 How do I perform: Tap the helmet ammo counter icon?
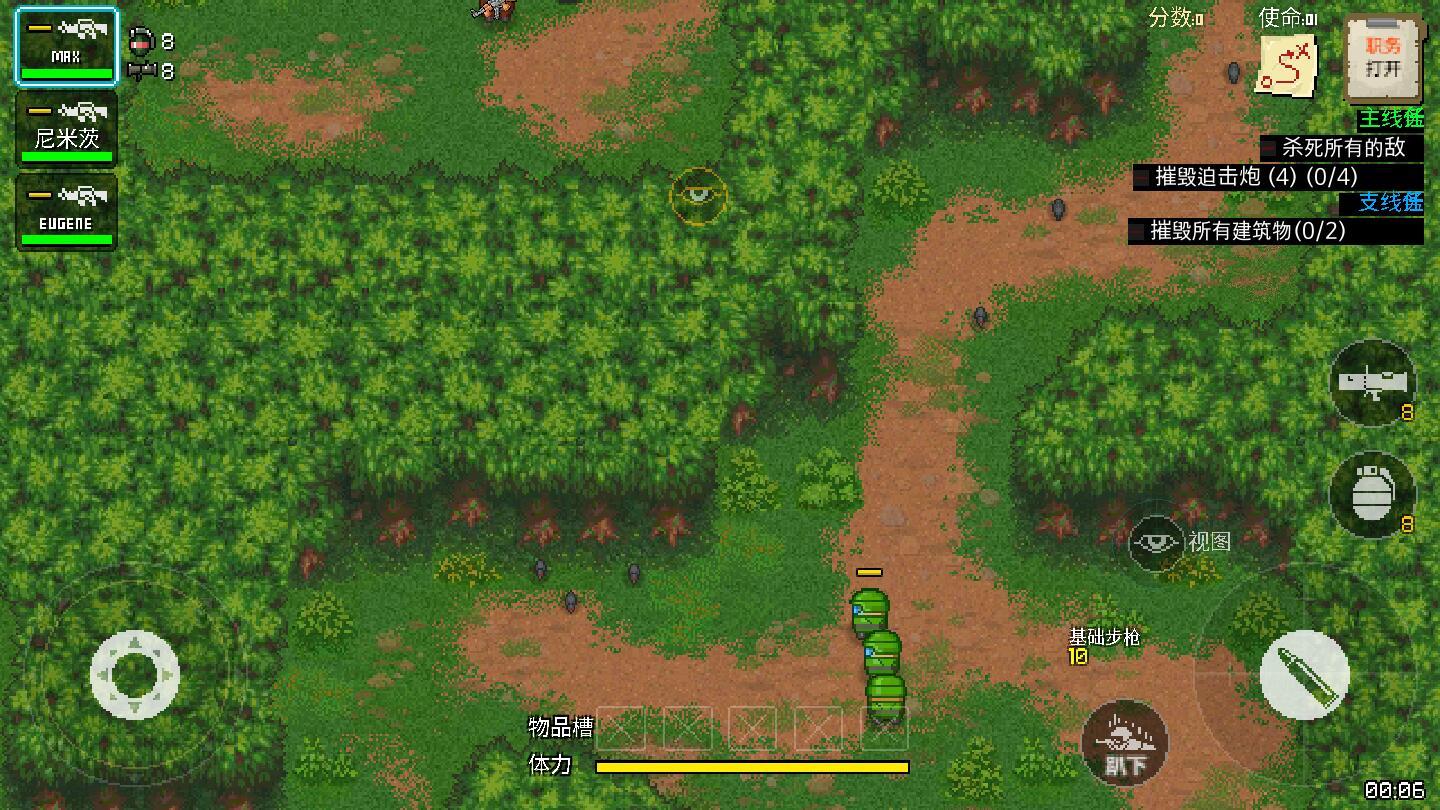(x=140, y=42)
